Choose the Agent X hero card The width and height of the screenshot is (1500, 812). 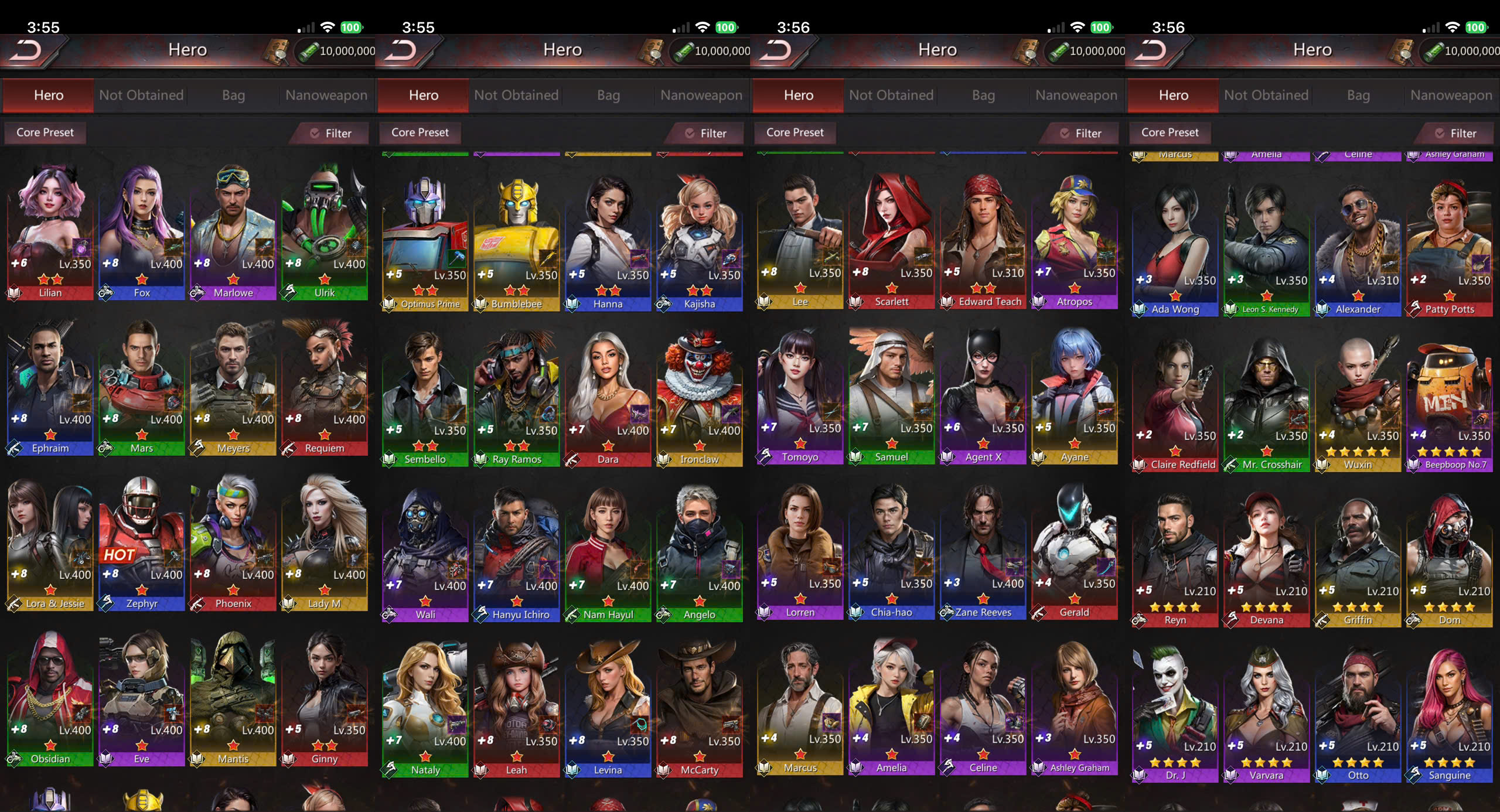[983, 395]
